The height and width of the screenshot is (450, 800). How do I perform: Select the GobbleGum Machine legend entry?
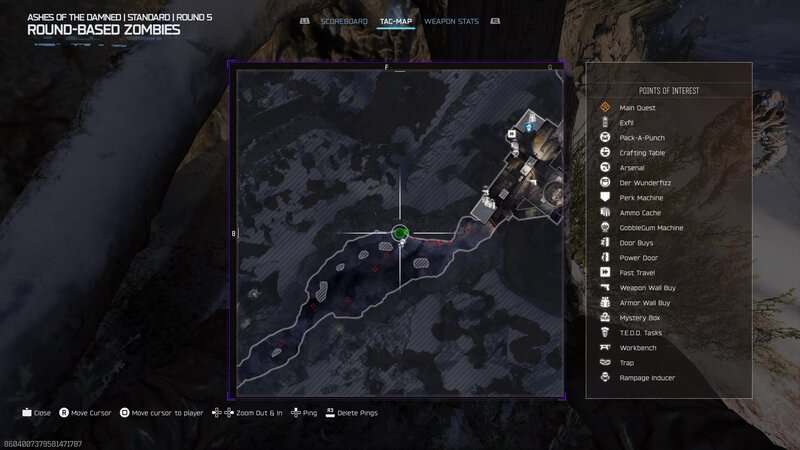651,228
